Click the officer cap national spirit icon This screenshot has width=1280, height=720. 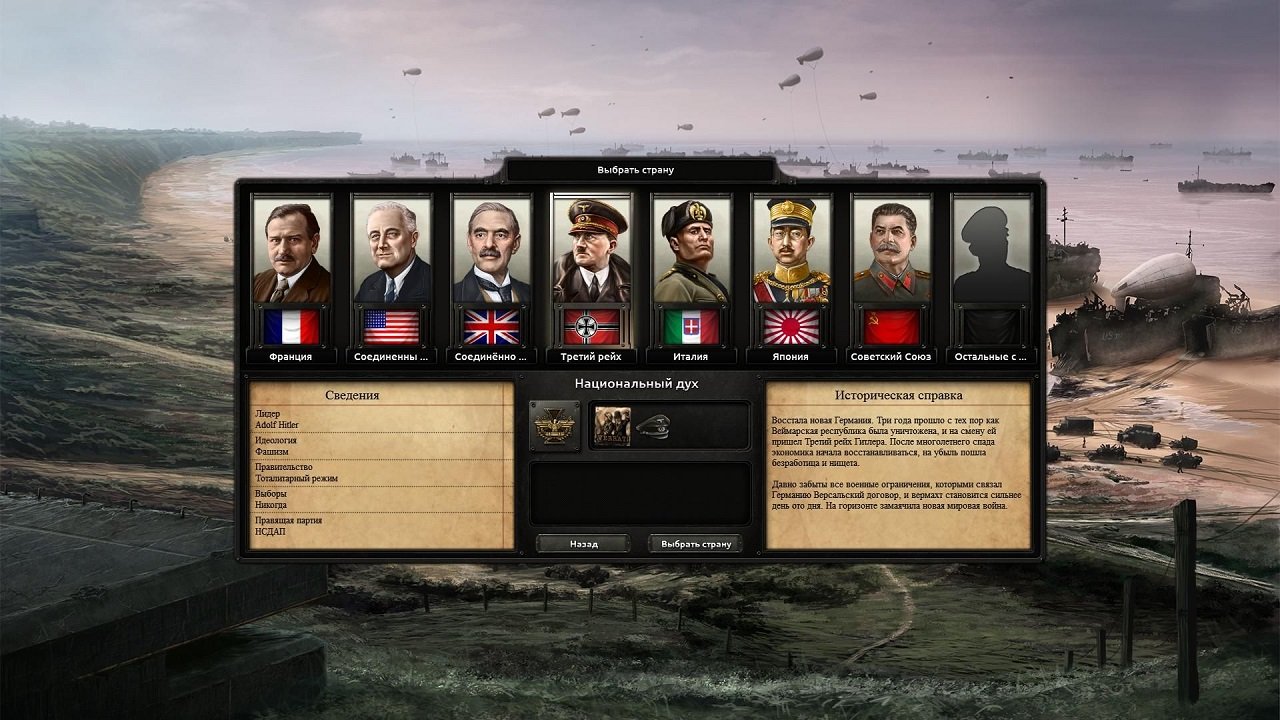(653, 425)
